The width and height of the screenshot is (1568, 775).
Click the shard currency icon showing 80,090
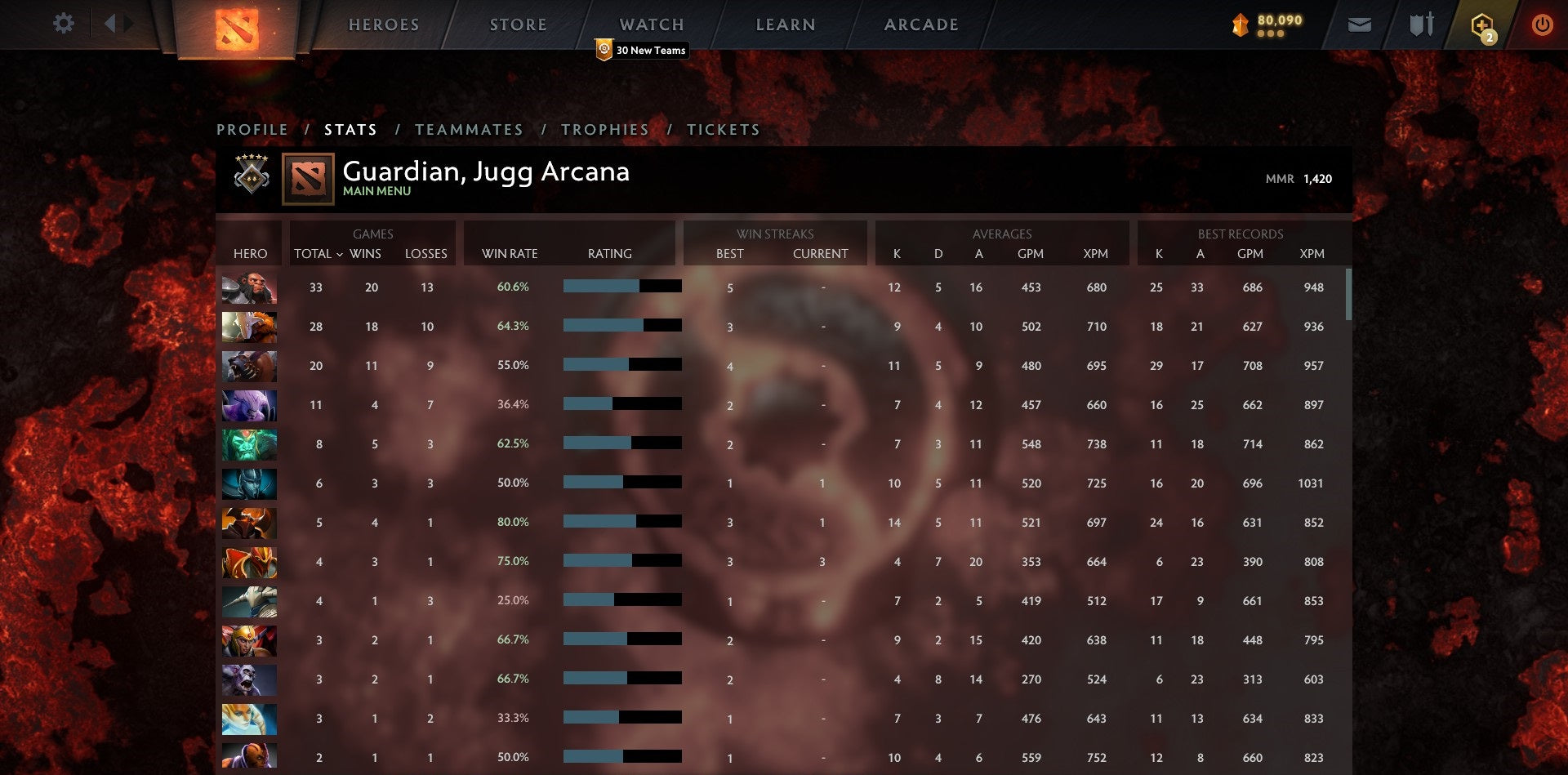tap(1238, 24)
